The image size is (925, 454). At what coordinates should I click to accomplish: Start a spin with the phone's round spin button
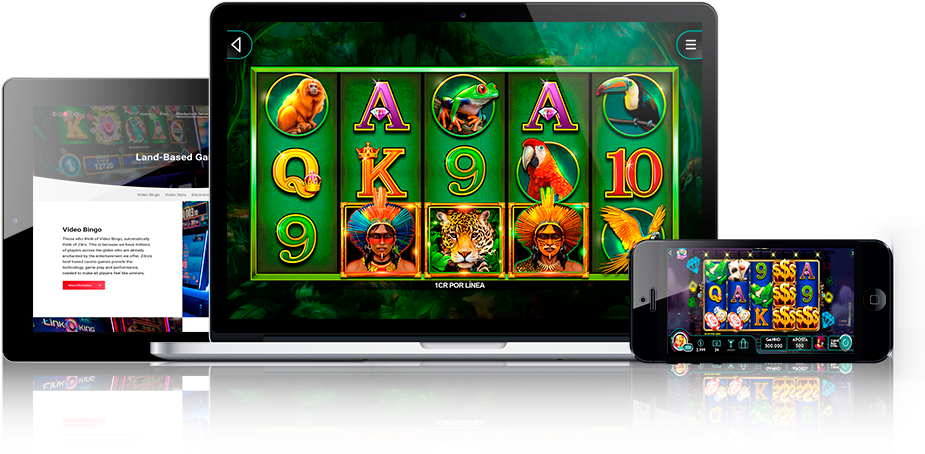[x=846, y=343]
